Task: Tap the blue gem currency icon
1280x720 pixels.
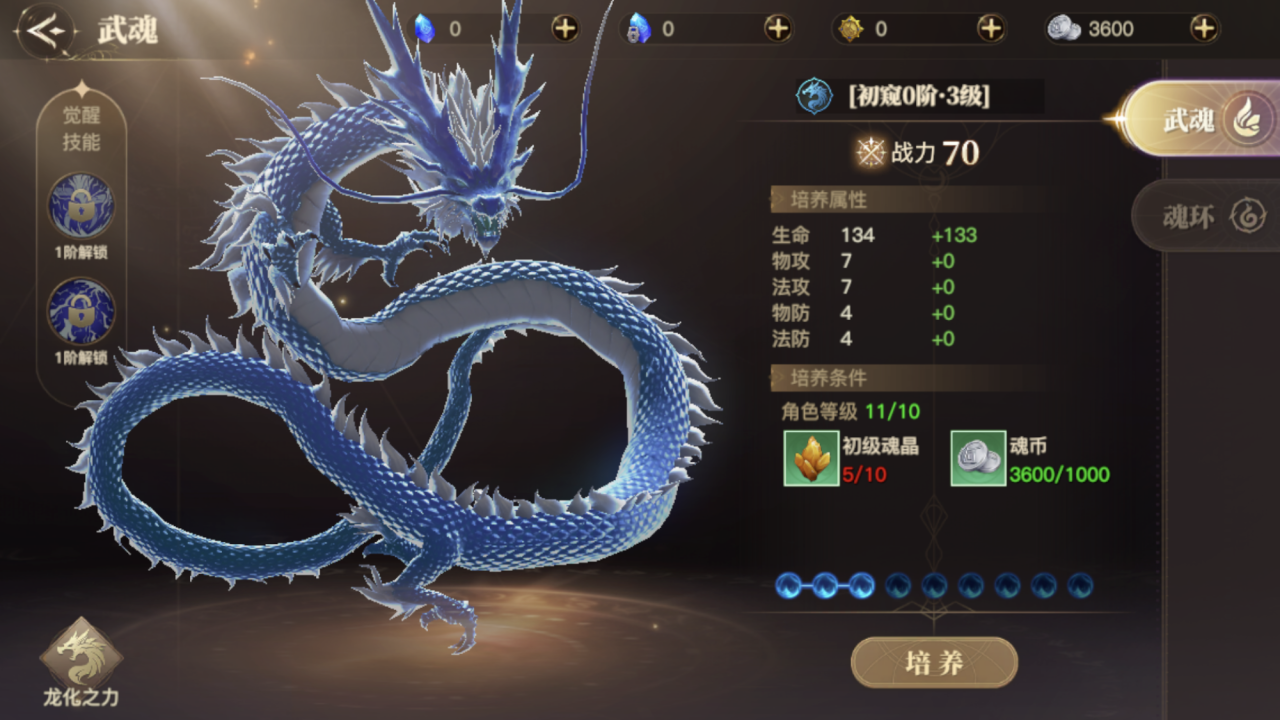Action: coord(424,29)
